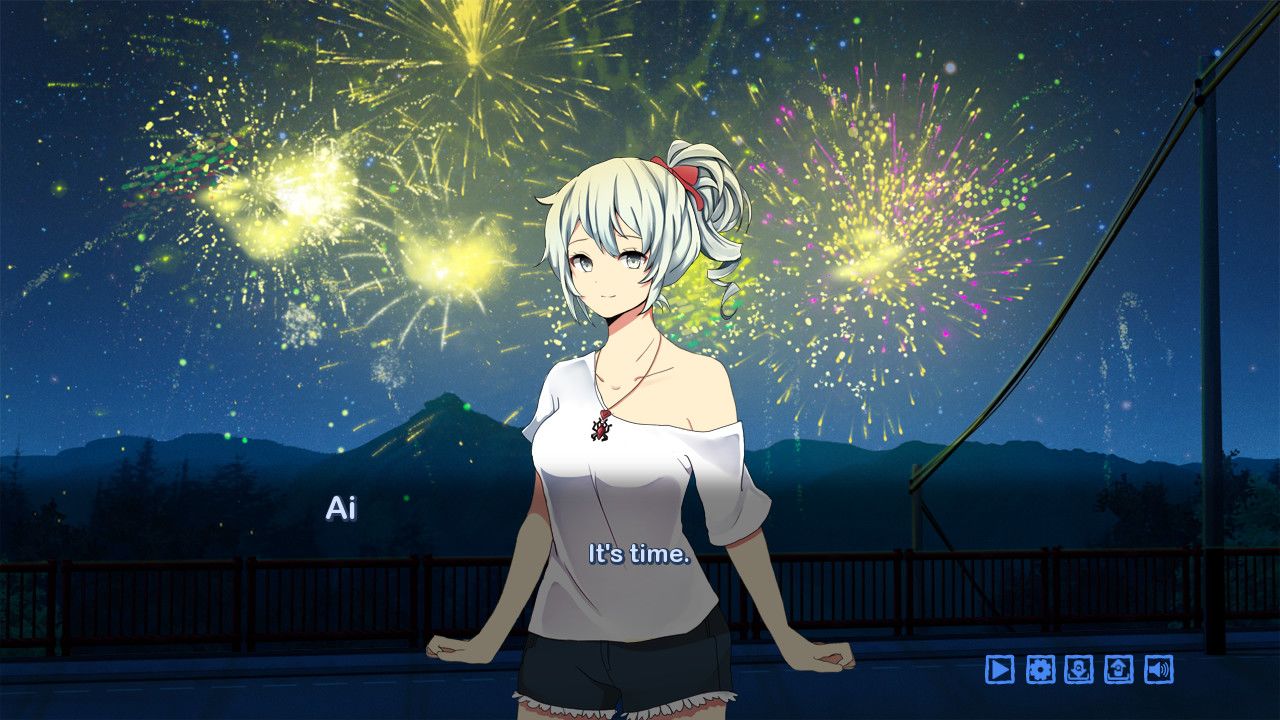Click the down-arrow save icon

[x=1079, y=669]
